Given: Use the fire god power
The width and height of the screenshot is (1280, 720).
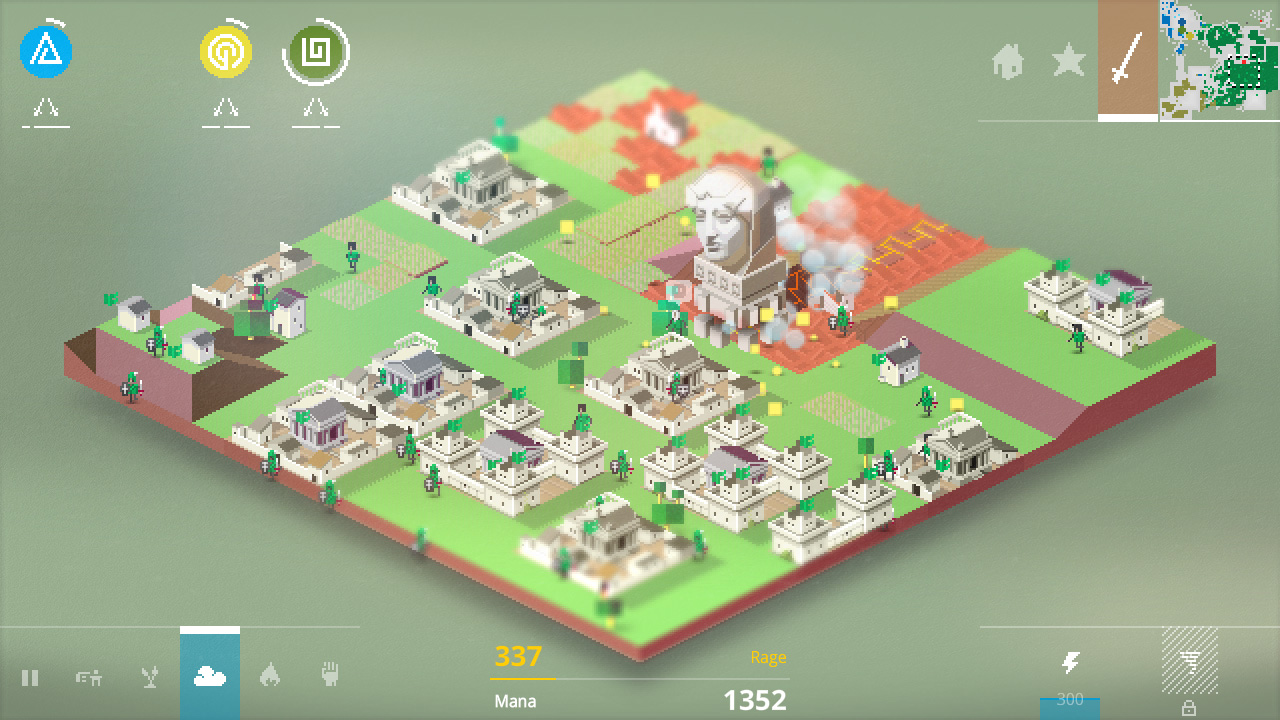Looking at the screenshot, I should coord(270,677).
